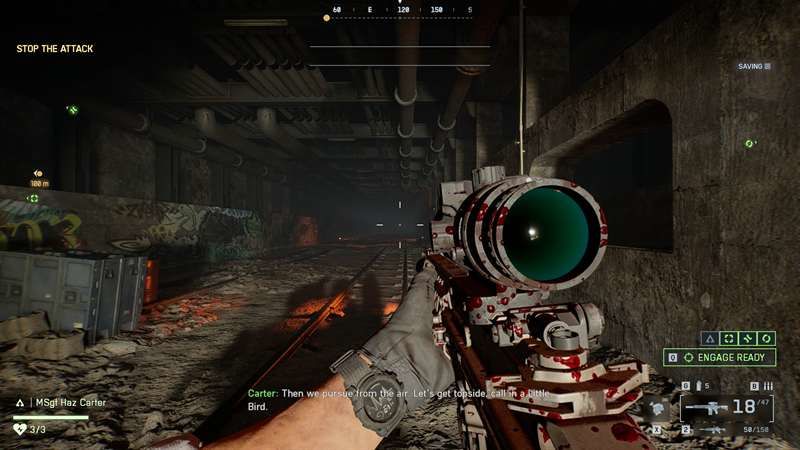Screen dimensions: 800x450
Task: Activate the Engage Ready squad command
Action: [x=726, y=357]
